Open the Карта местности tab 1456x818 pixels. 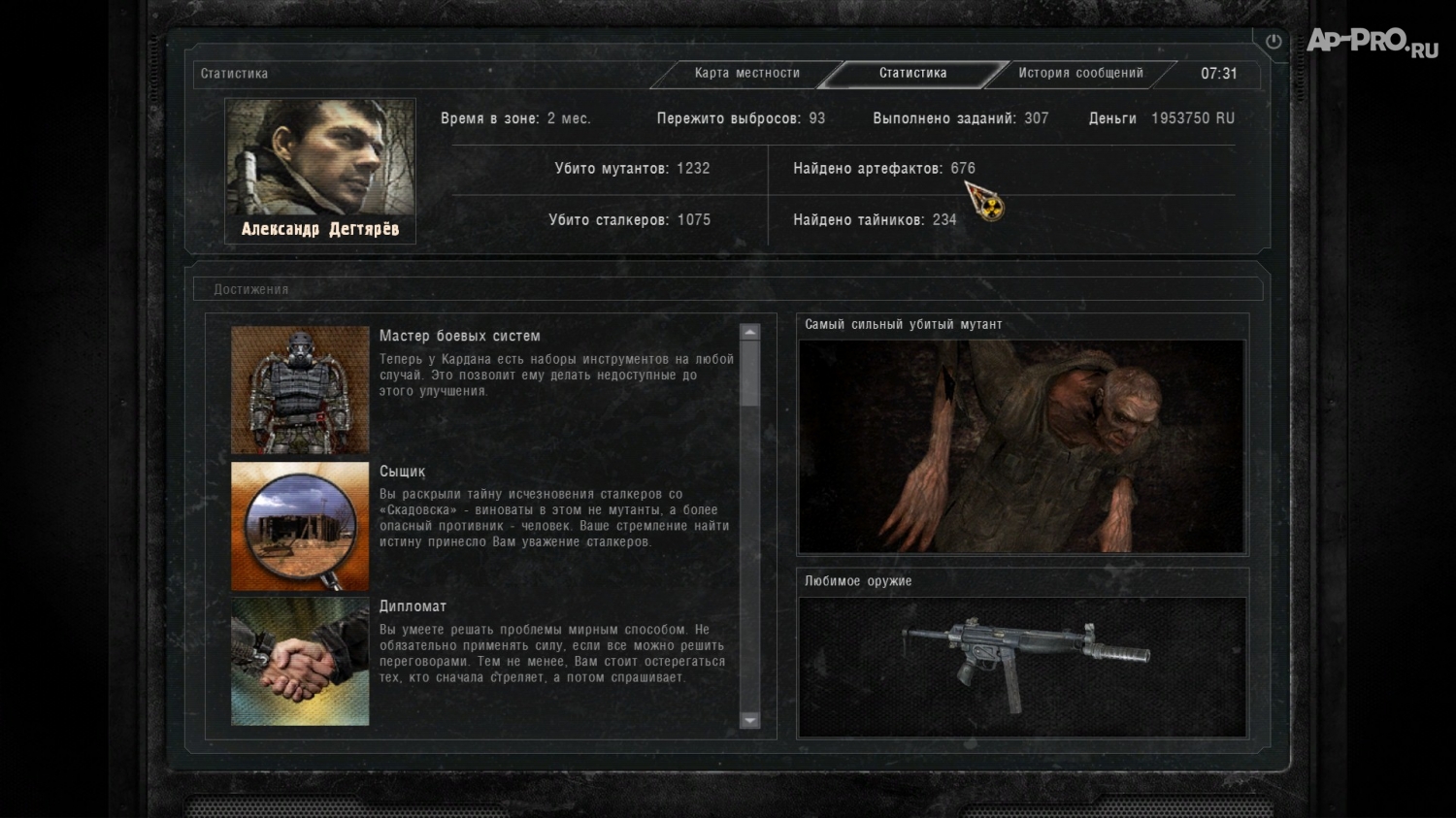click(x=746, y=73)
